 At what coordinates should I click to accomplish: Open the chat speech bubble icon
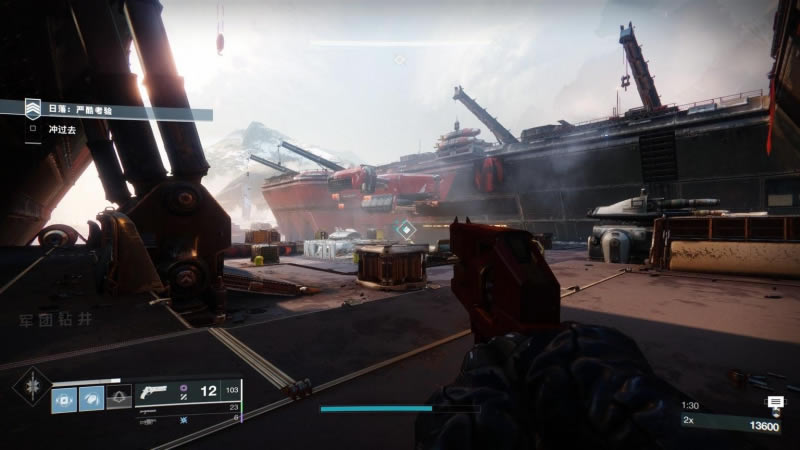click(775, 403)
